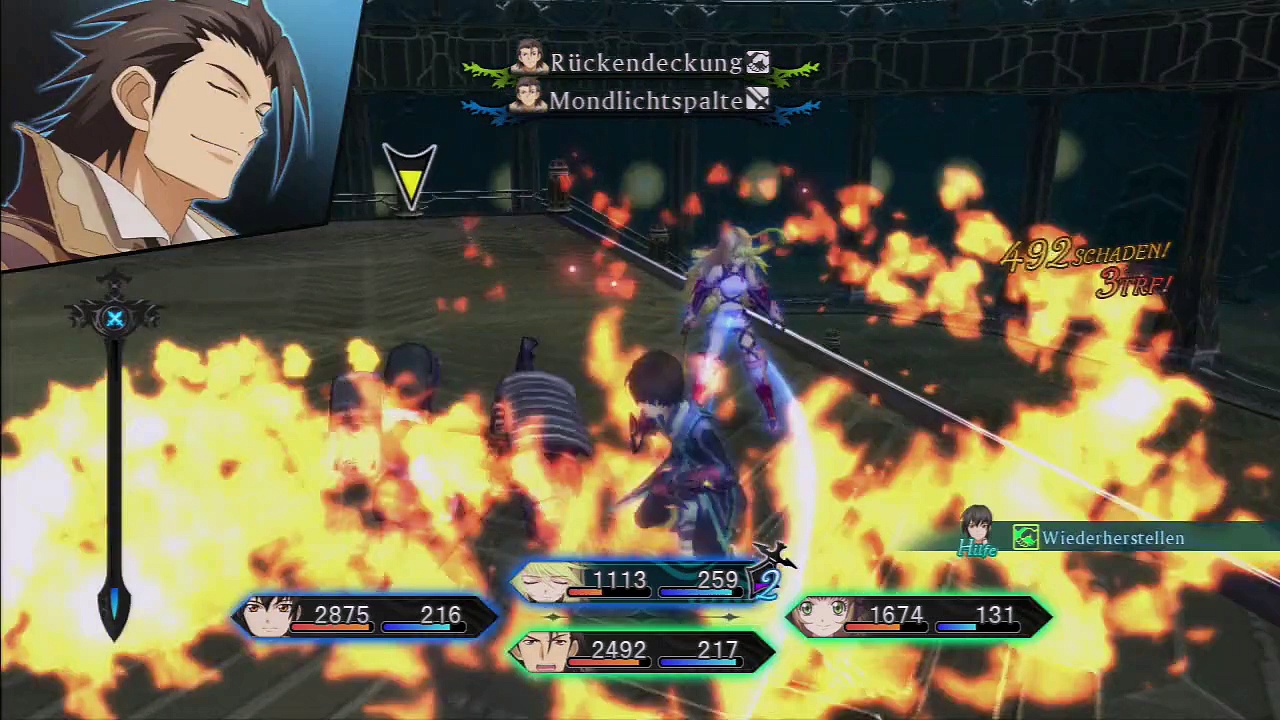Select the party panel showing 2875 HP
The image size is (1280, 720).
tap(365, 616)
